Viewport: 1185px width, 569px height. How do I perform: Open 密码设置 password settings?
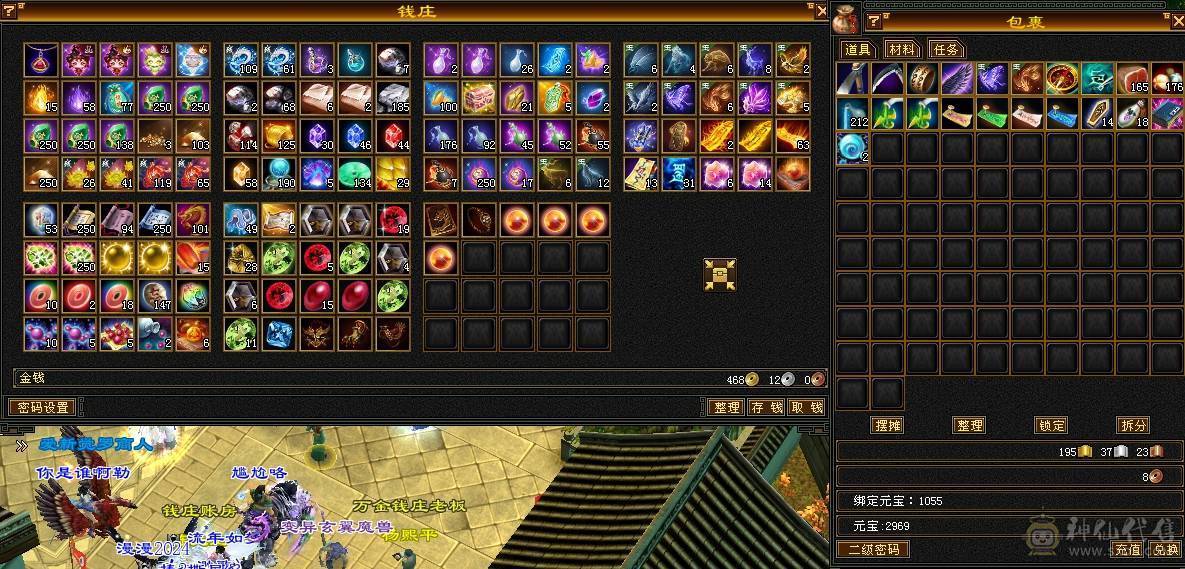42,407
